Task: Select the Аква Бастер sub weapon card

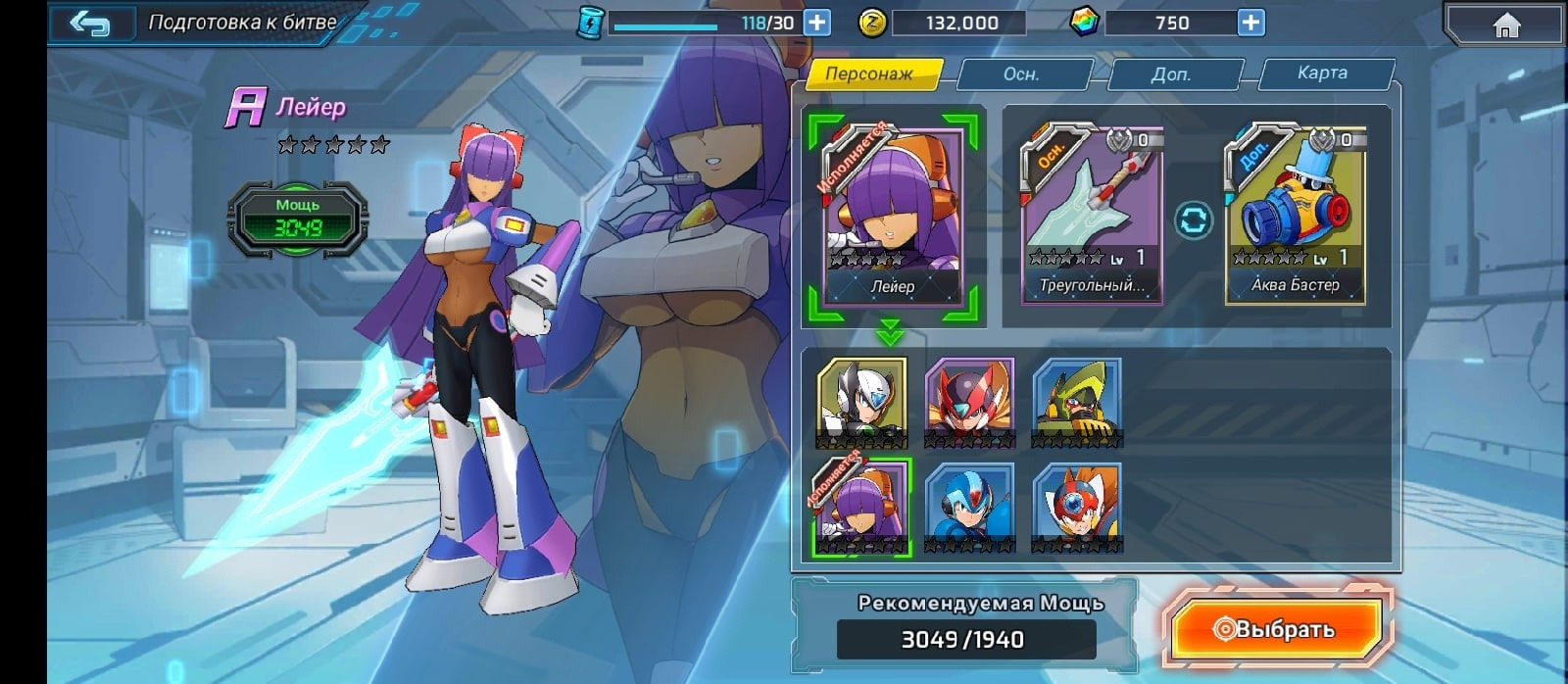Action: click(1295, 218)
